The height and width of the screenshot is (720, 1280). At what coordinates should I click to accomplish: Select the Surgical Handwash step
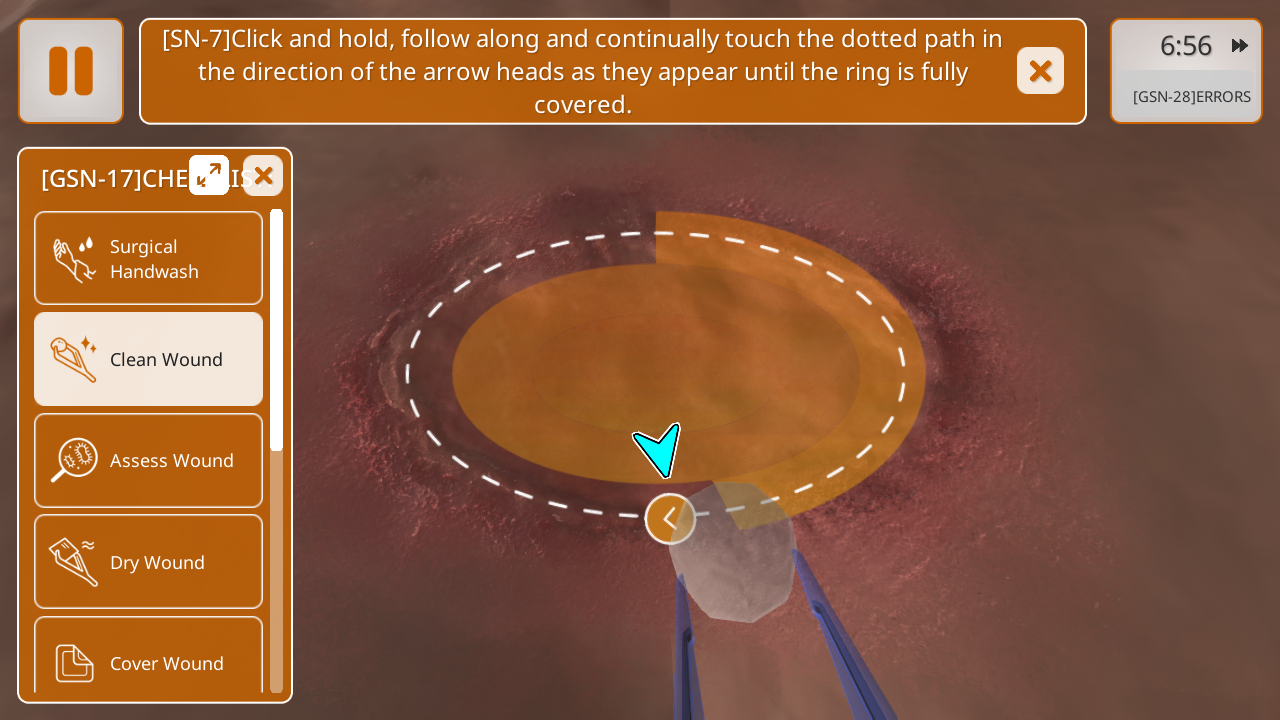coord(149,259)
